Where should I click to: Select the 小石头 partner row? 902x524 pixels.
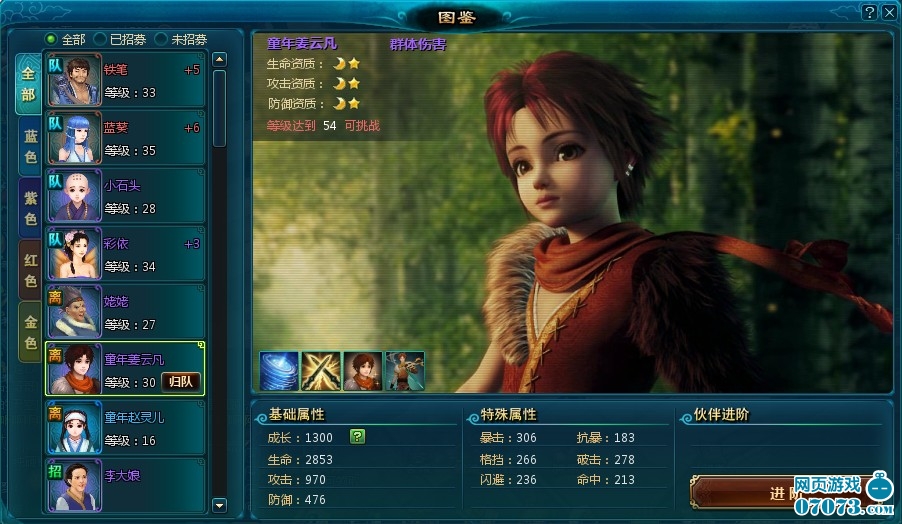tap(125, 196)
